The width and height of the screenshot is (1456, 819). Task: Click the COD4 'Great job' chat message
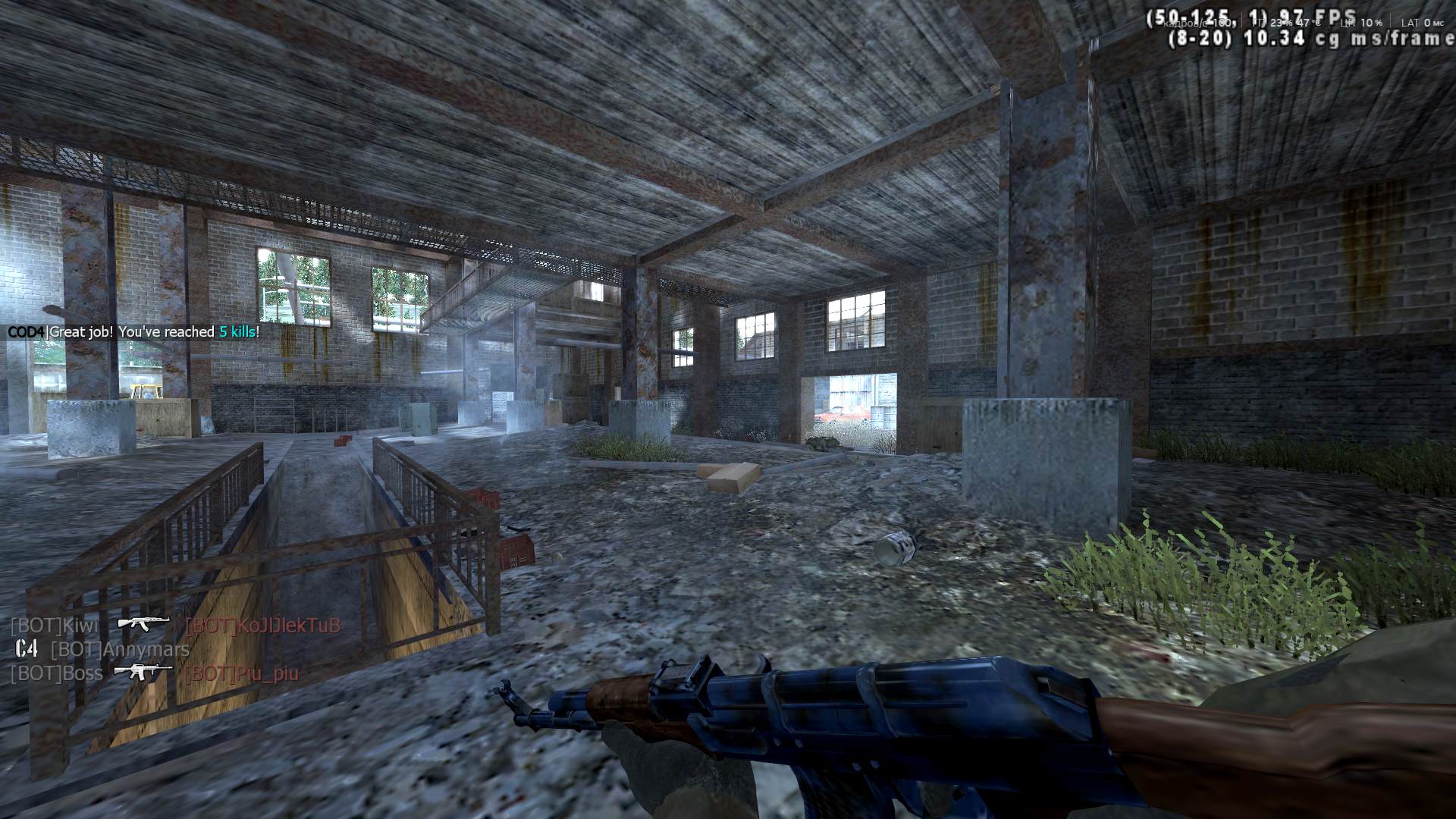click(x=135, y=332)
